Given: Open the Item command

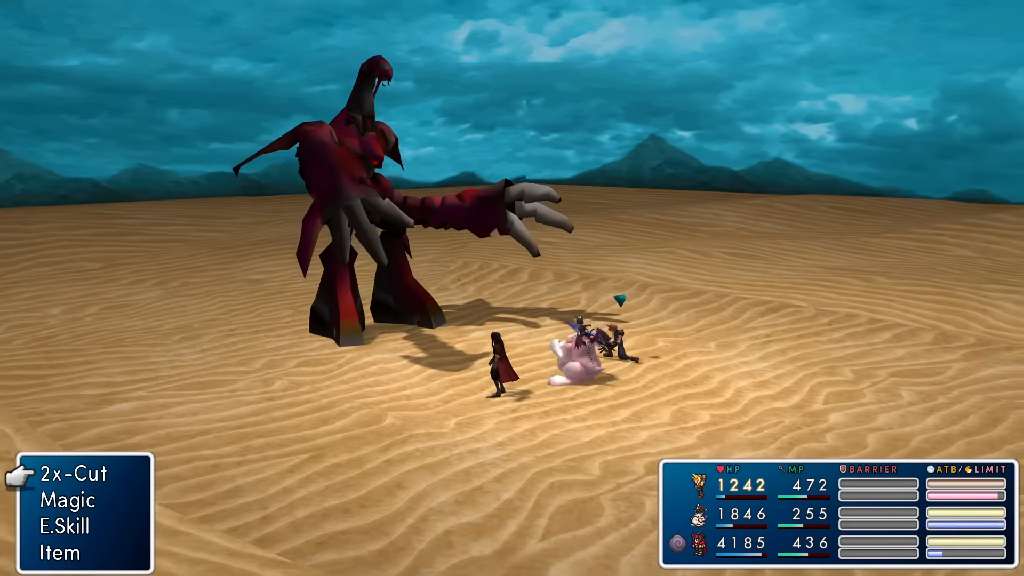Looking at the screenshot, I should point(60,552).
